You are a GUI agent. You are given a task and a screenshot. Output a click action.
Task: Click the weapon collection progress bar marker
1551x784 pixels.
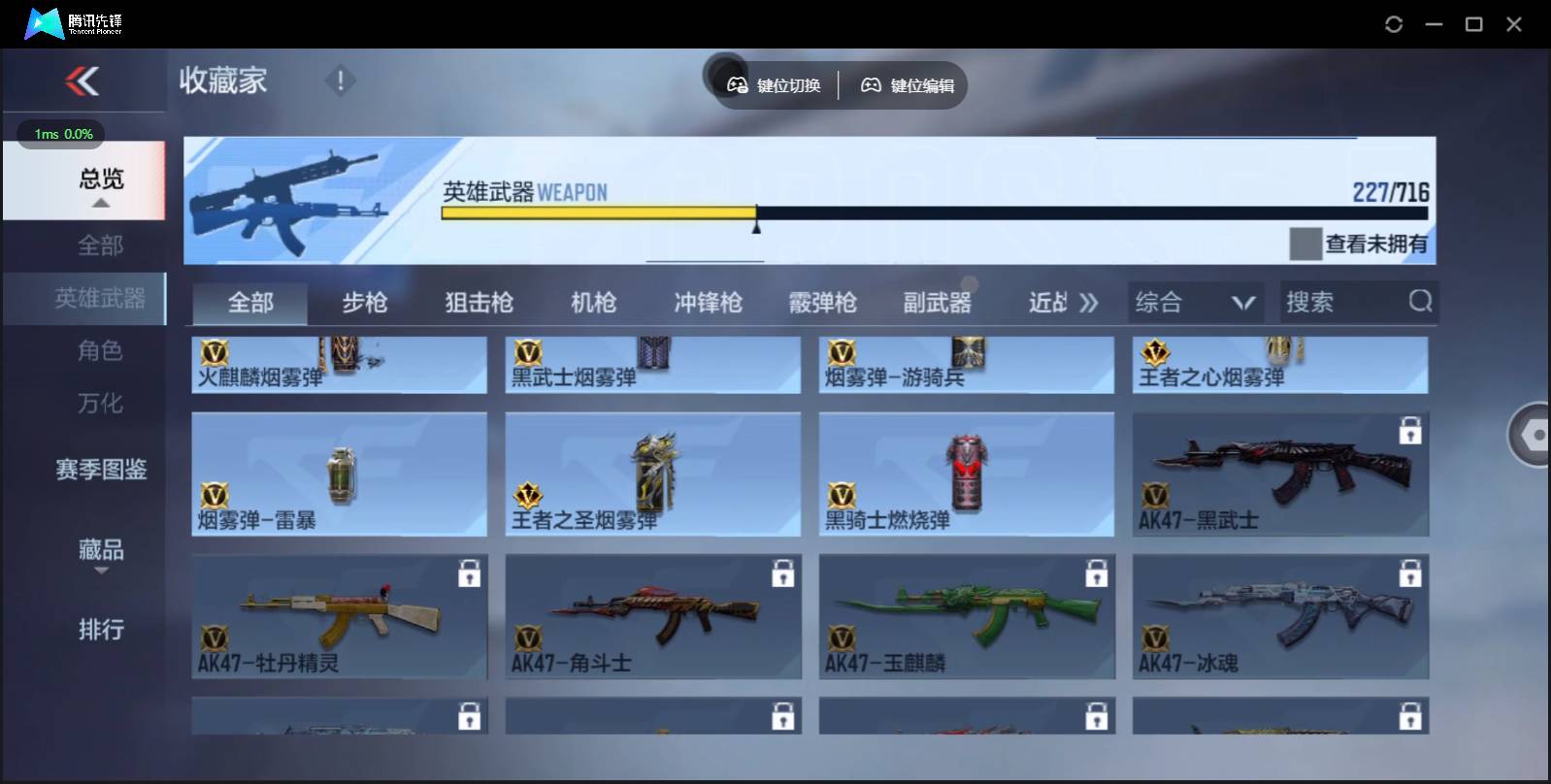756,225
